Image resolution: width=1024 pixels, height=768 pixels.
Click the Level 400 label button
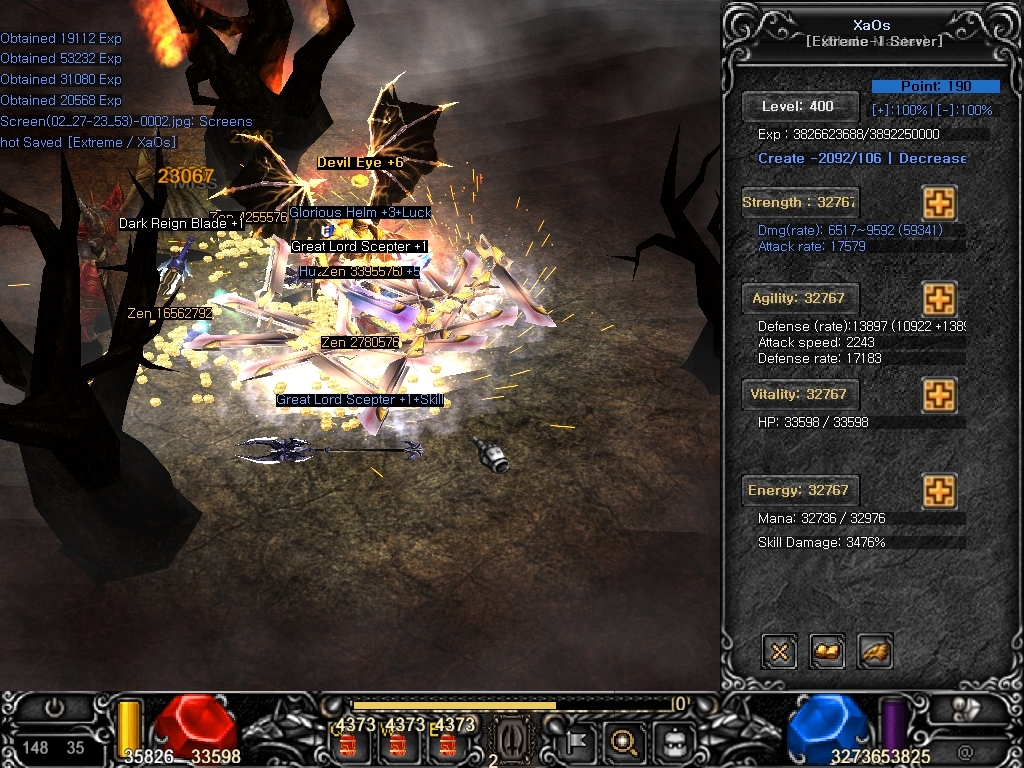tap(800, 106)
